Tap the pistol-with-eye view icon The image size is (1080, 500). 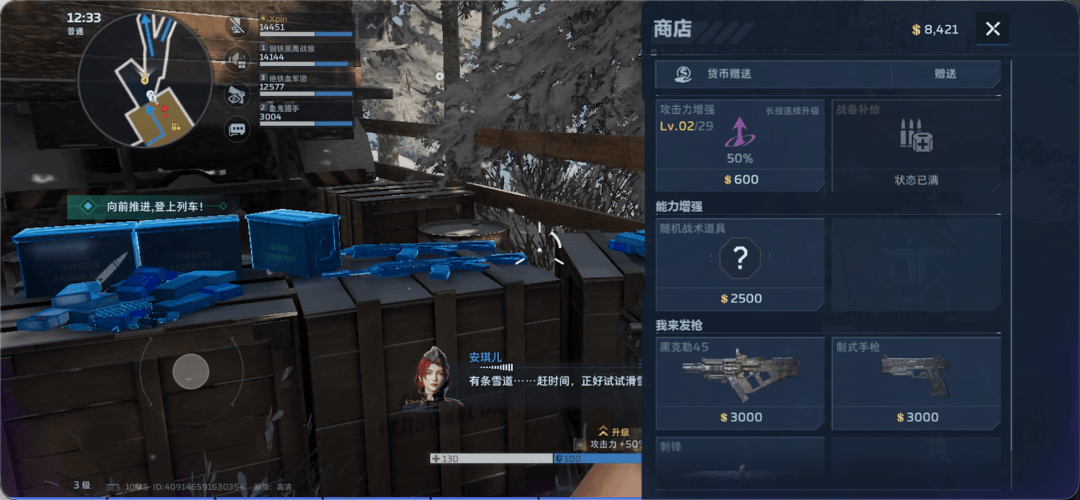pyautogui.click(x=237, y=94)
